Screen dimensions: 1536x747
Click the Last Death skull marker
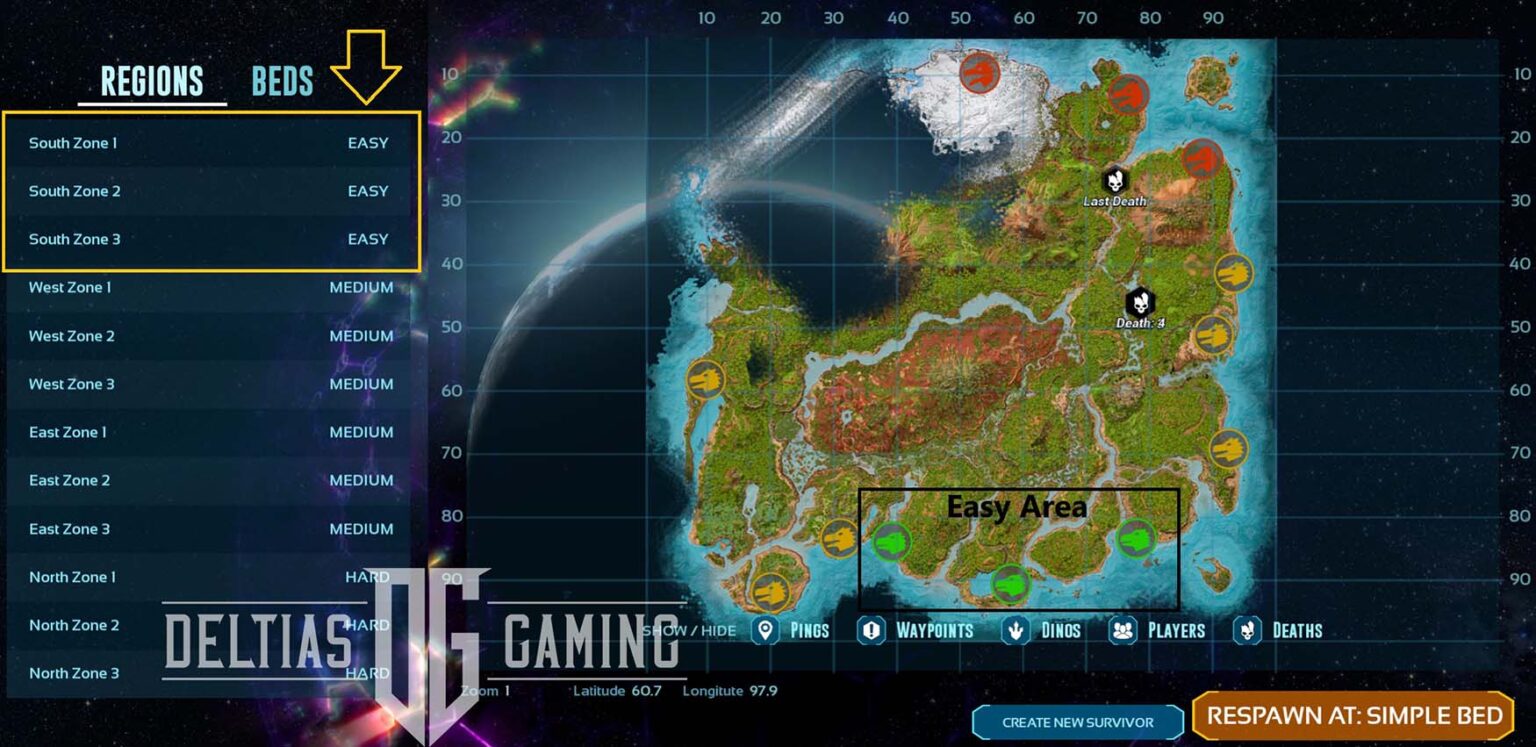tap(1115, 182)
